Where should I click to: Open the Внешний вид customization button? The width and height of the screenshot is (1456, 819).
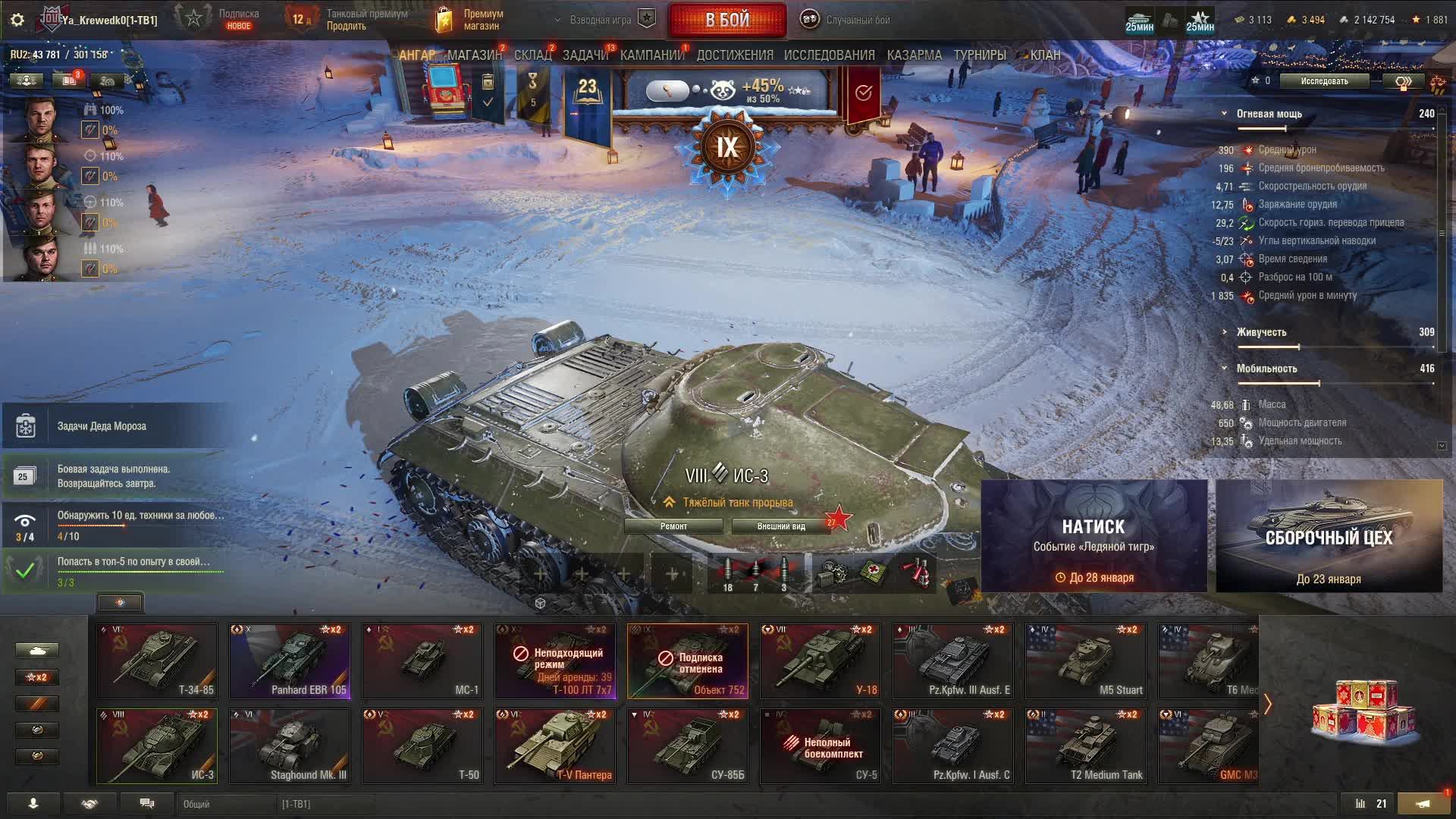pos(781,526)
